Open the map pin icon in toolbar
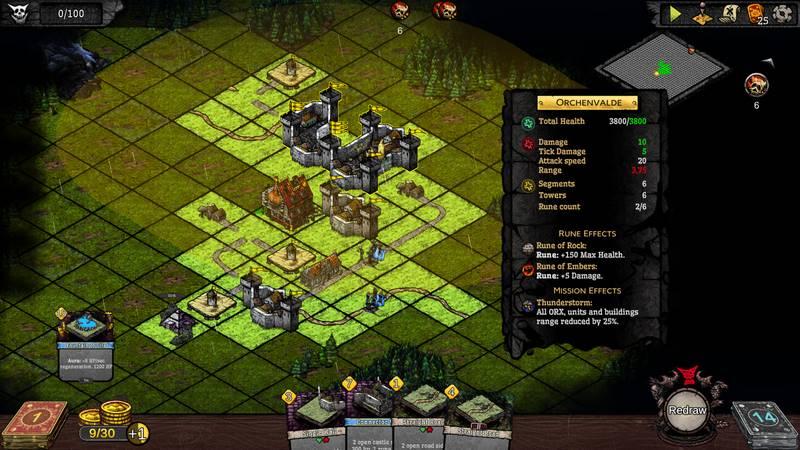Image resolution: width=800 pixels, height=450 pixels. 702,14
